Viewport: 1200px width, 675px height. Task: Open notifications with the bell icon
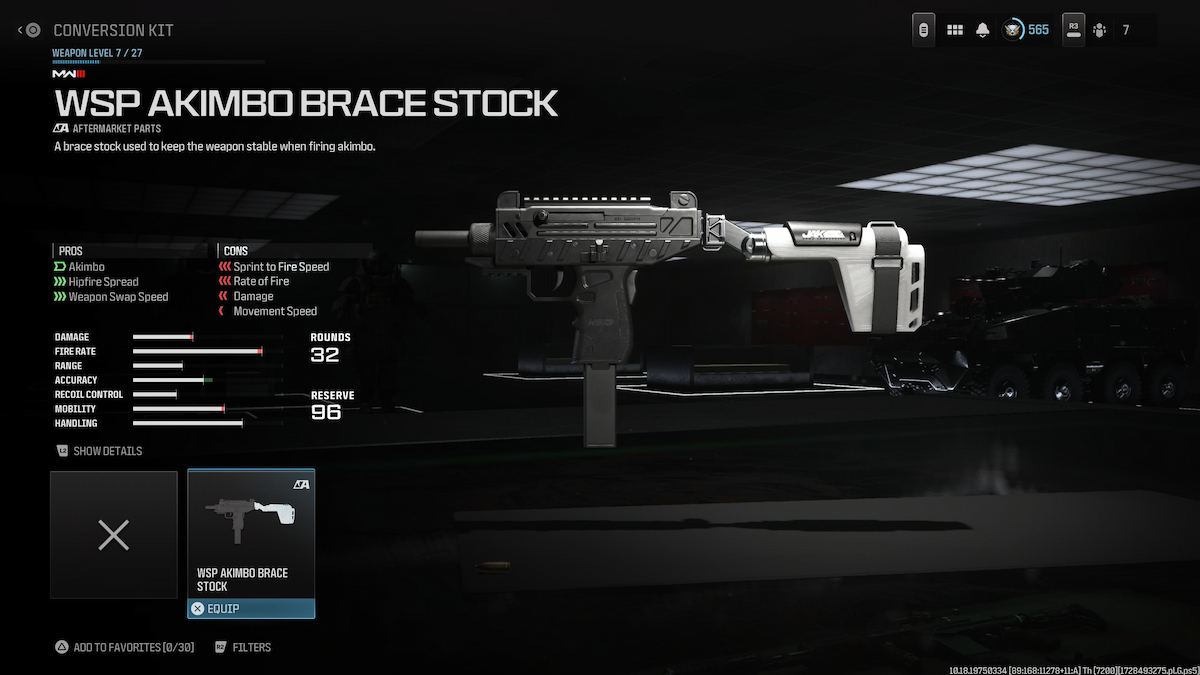[983, 30]
